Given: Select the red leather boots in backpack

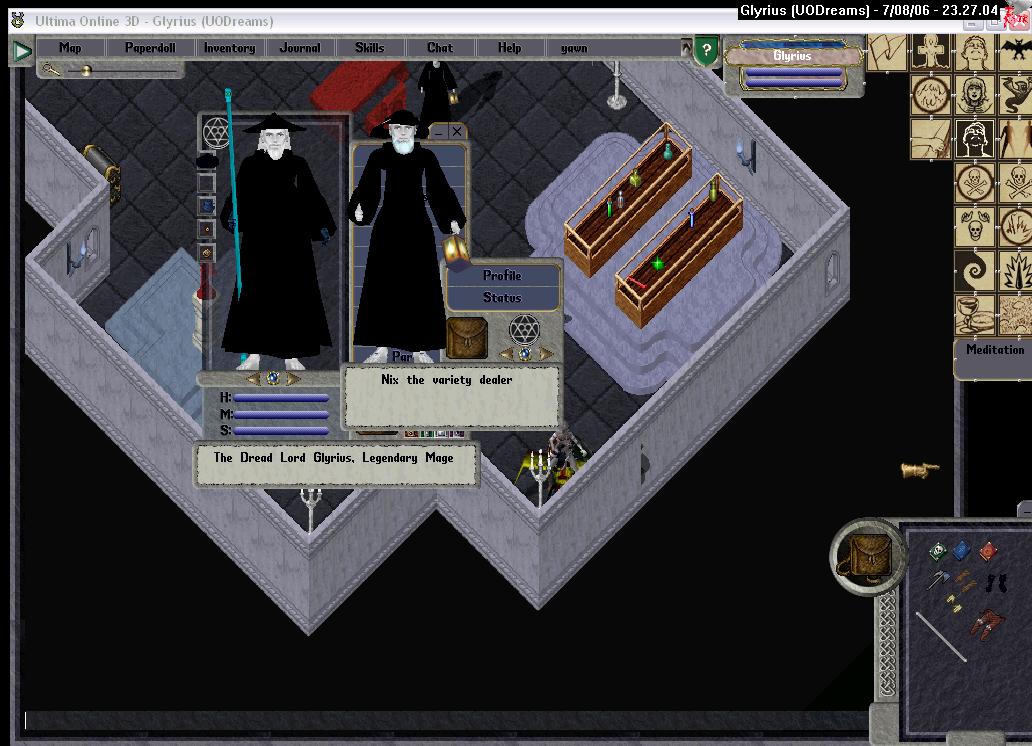Looking at the screenshot, I should (x=986, y=624).
